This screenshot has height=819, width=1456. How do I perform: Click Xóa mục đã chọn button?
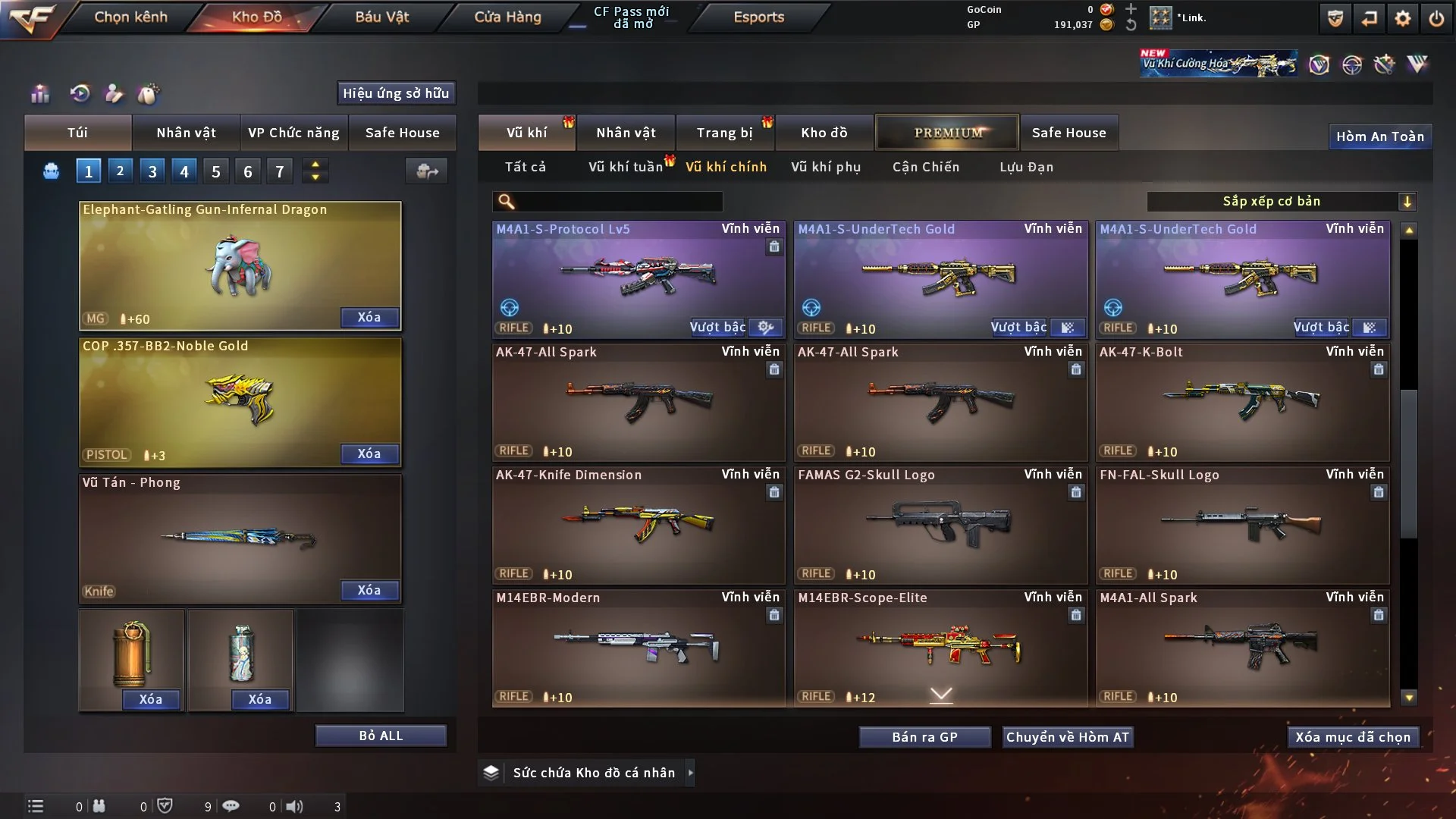(1352, 737)
